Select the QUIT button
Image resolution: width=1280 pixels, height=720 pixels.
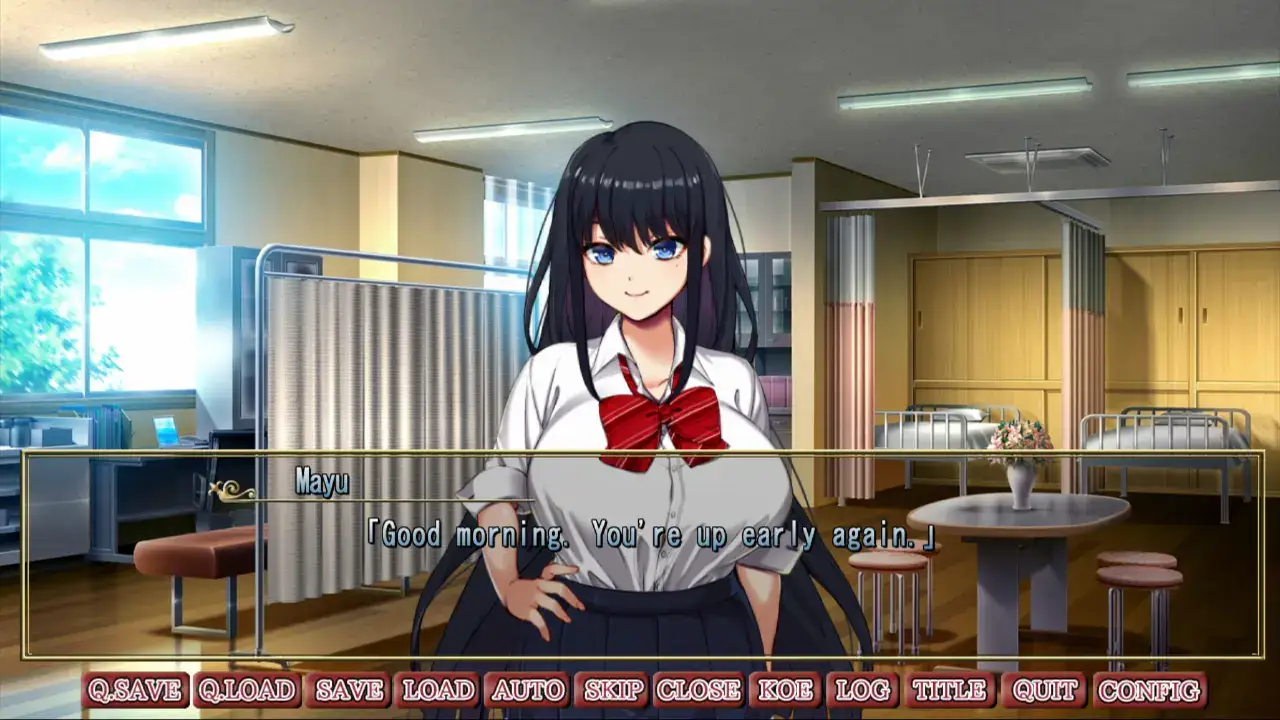click(1043, 690)
